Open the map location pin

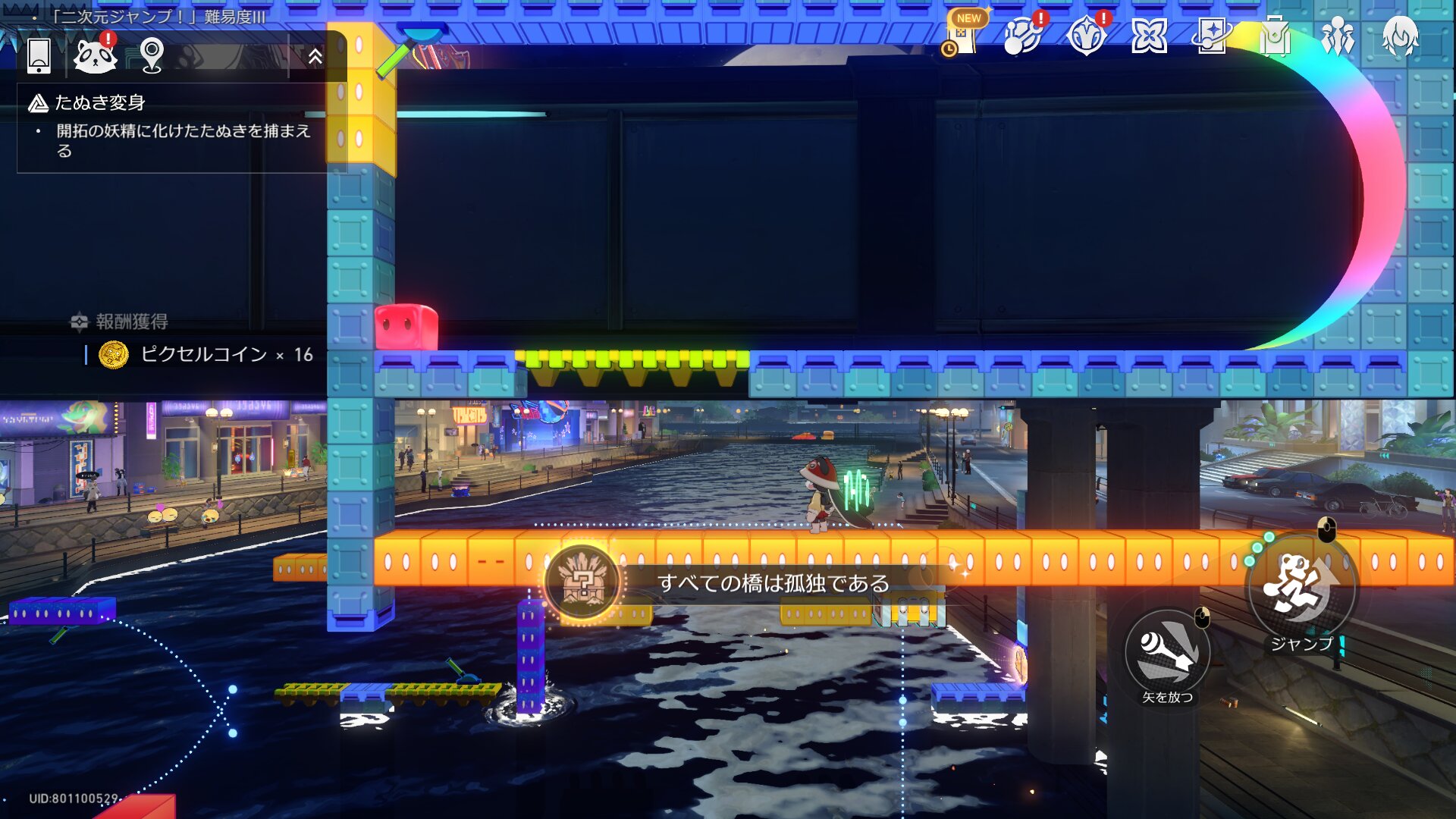152,55
